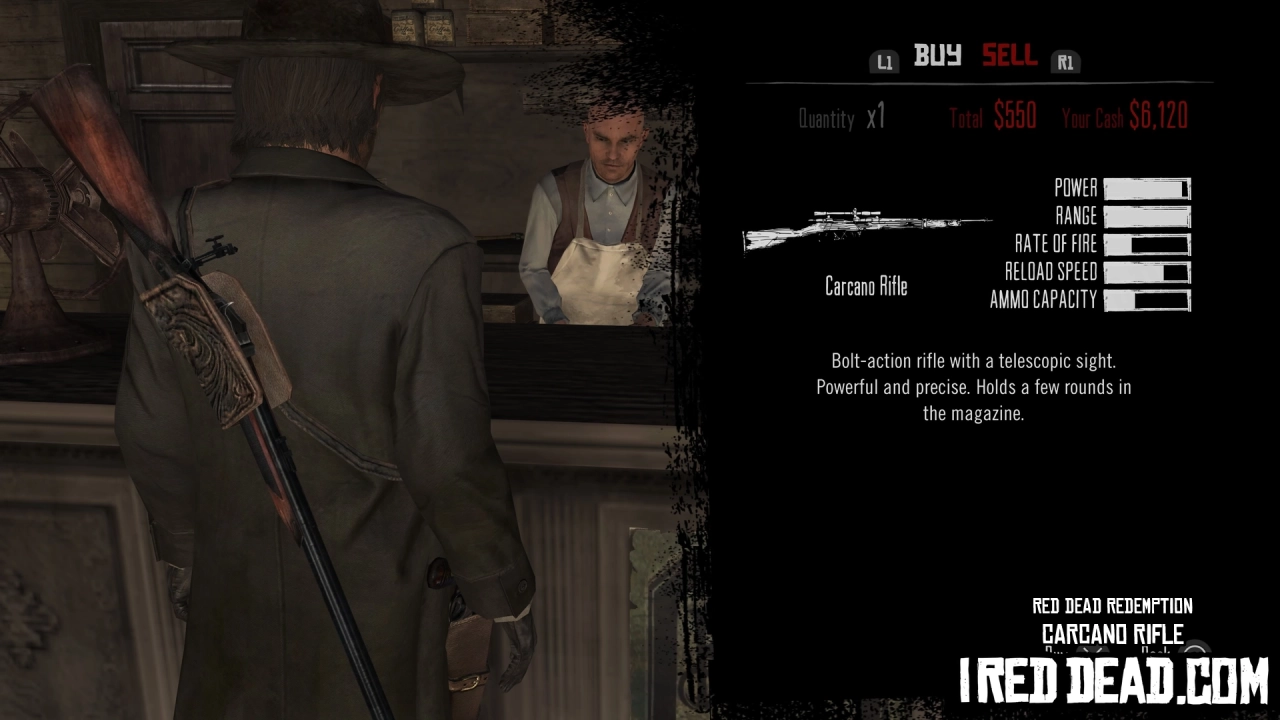Click the POWER stat bar
1280x720 pixels.
coord(1146,188)
